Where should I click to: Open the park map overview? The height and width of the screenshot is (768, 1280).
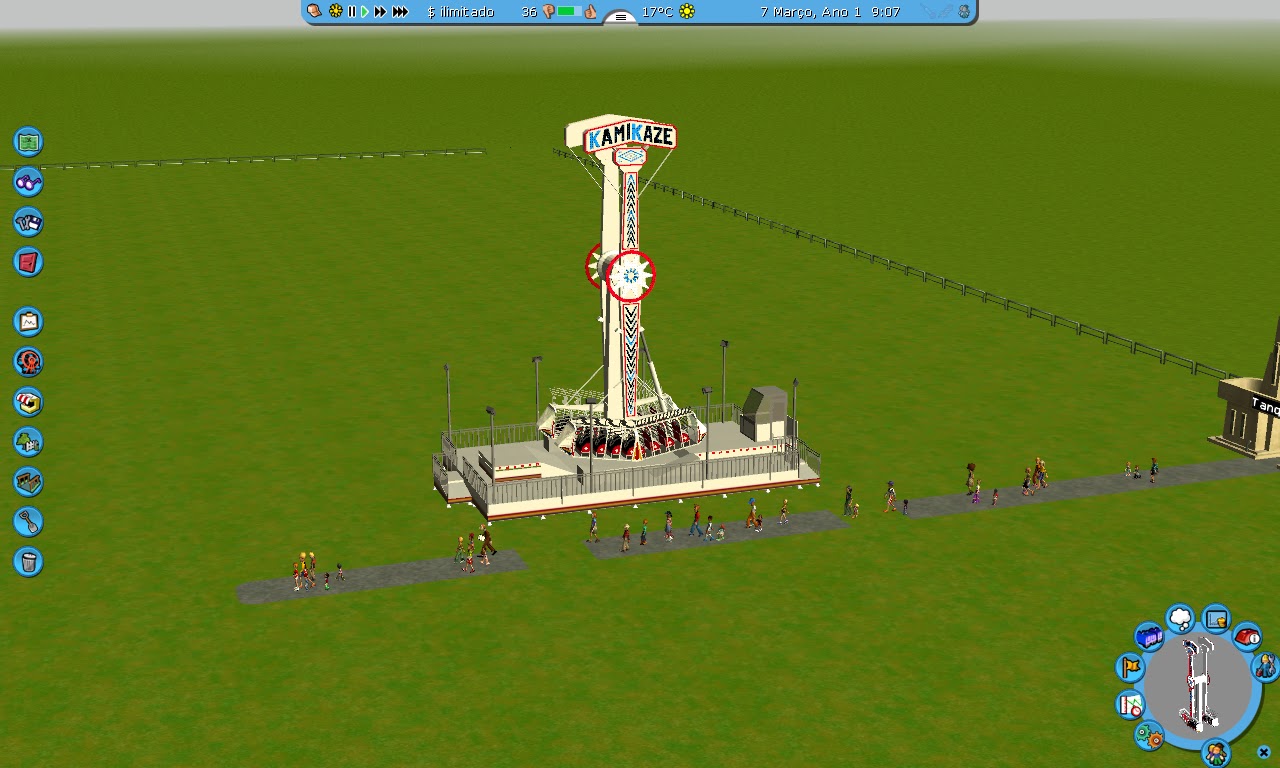28,142
